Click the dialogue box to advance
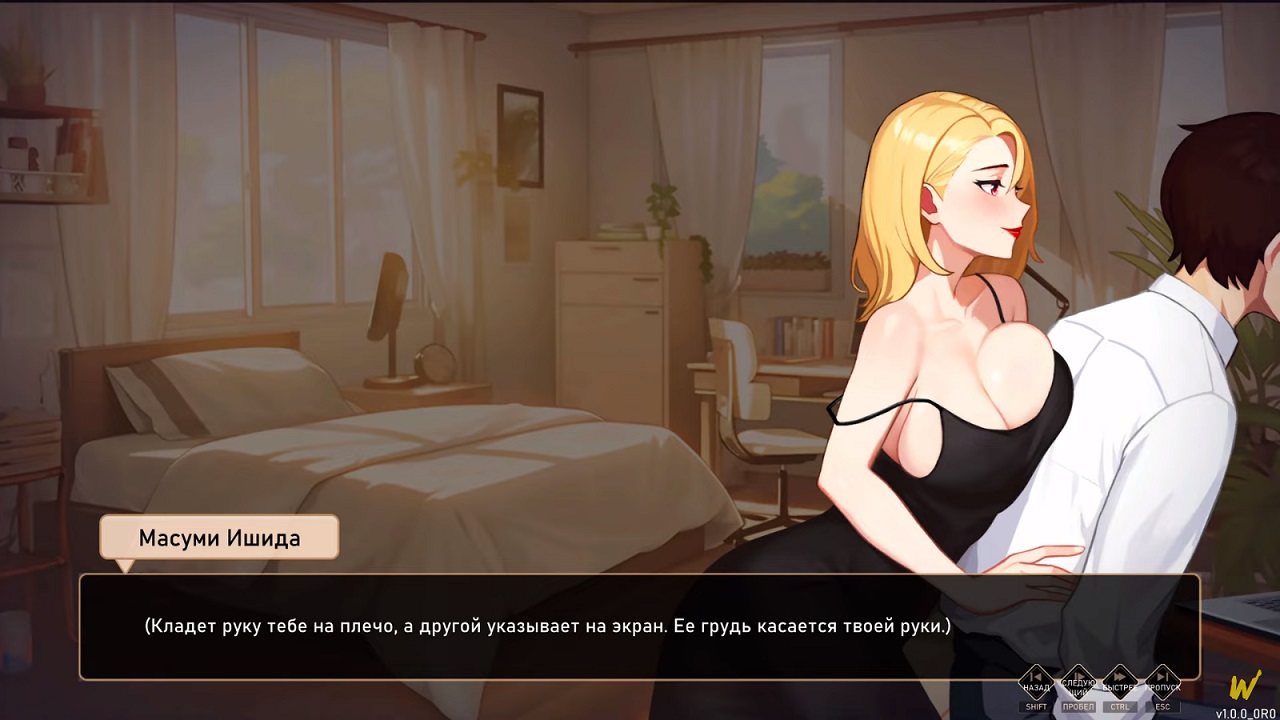This screenshot has width=1280, height=720. (640, 630)
